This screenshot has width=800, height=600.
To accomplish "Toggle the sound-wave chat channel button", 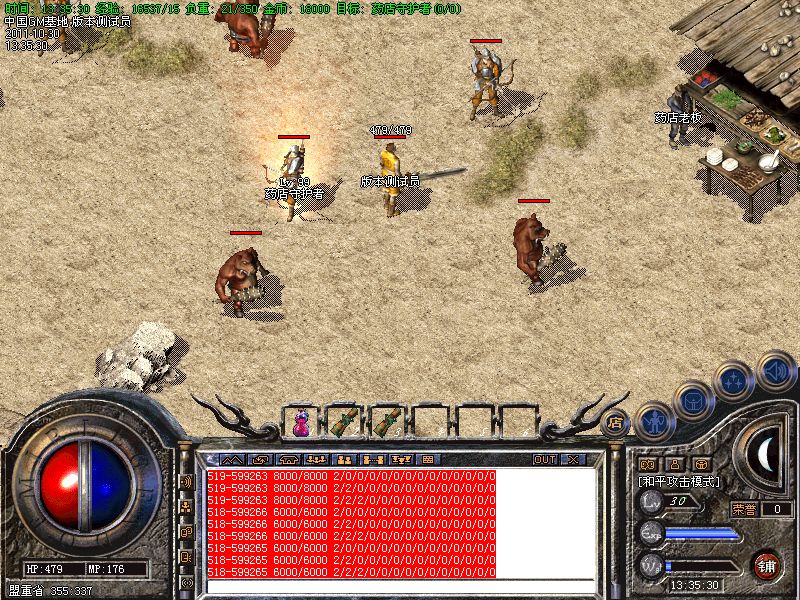I will (x=186, y=481).
